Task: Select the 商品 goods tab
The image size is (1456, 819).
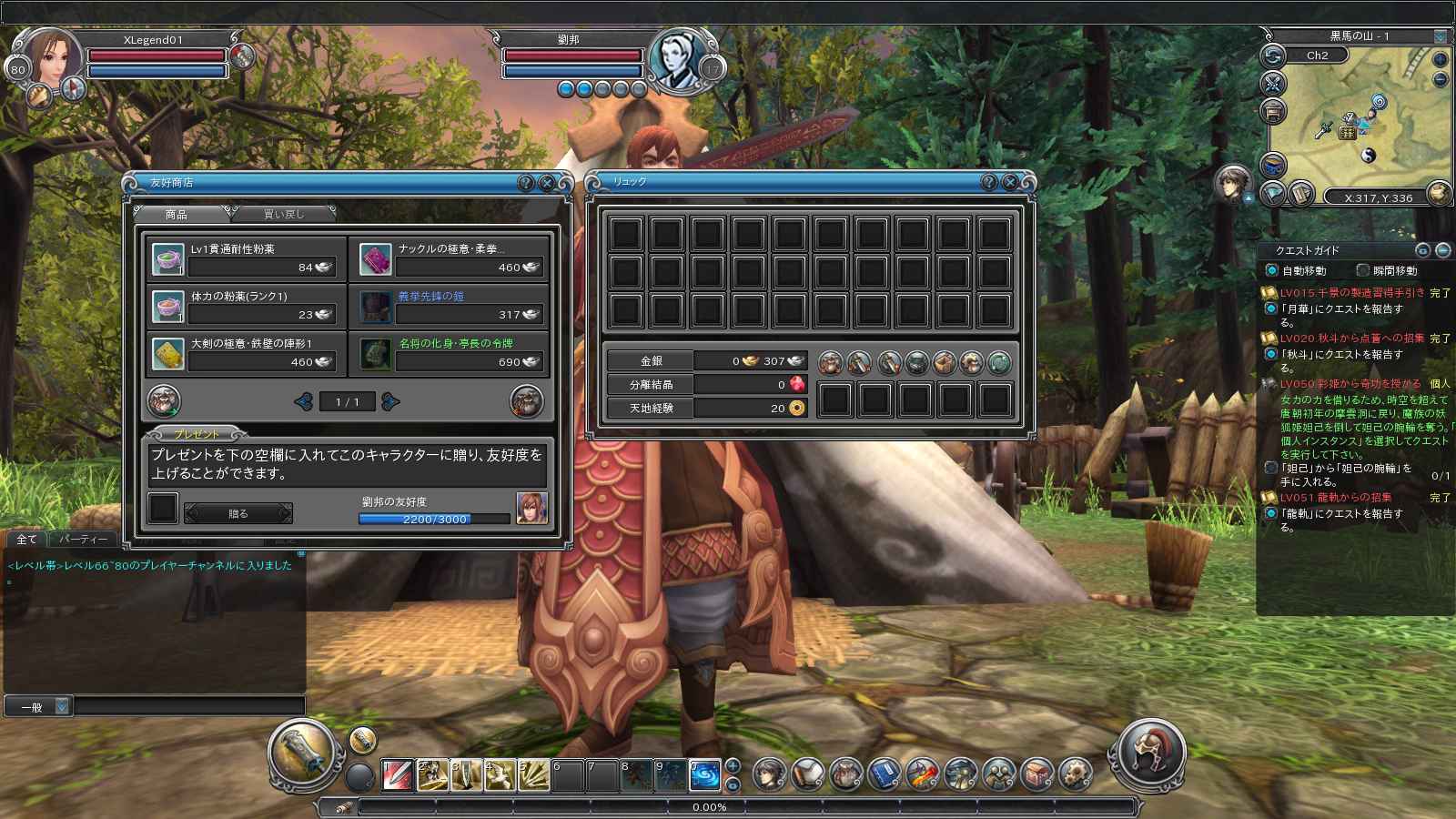Action: (x=177, y=215)
